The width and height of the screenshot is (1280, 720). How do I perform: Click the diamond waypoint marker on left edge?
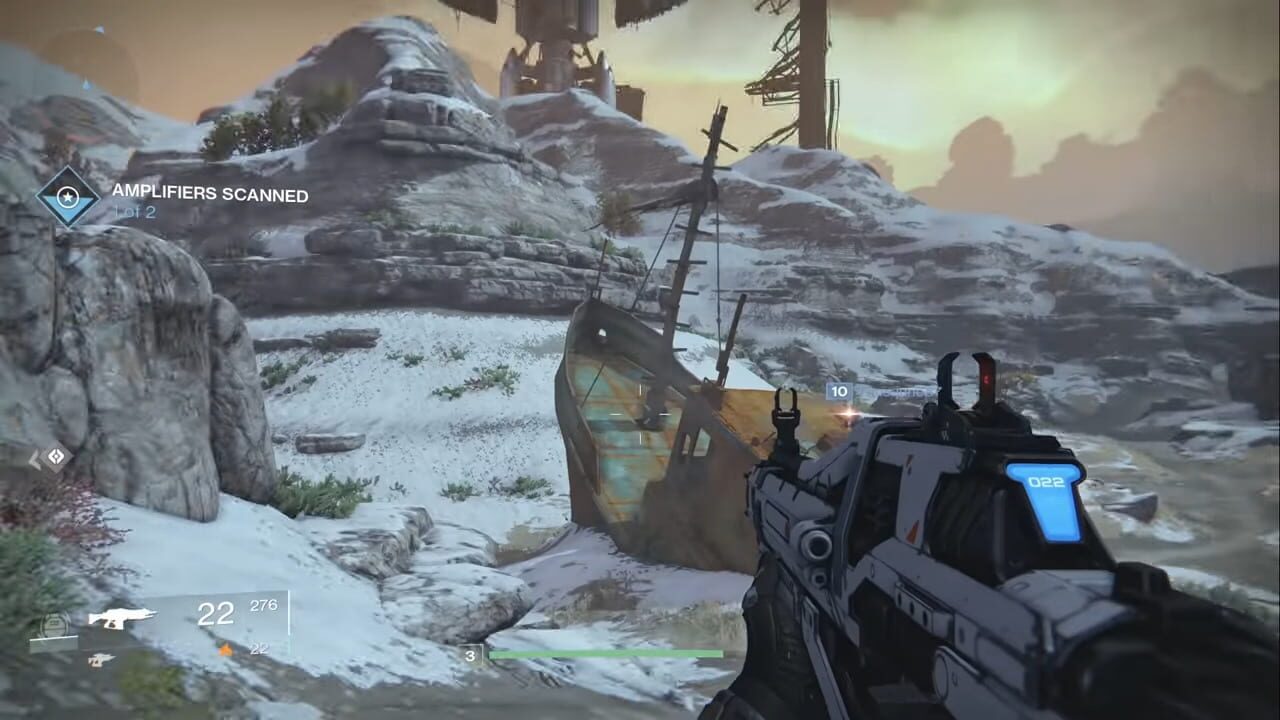click(55, 457)
